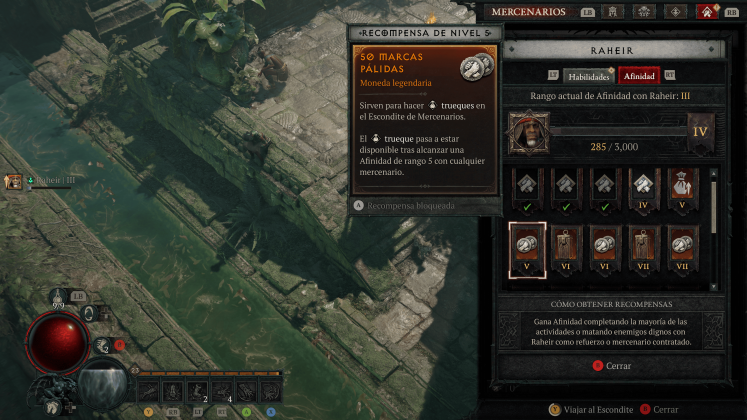
Task: Click Raheir's portrait in the affinity bar
Action: pyautogui.click(x=527, y=131)
